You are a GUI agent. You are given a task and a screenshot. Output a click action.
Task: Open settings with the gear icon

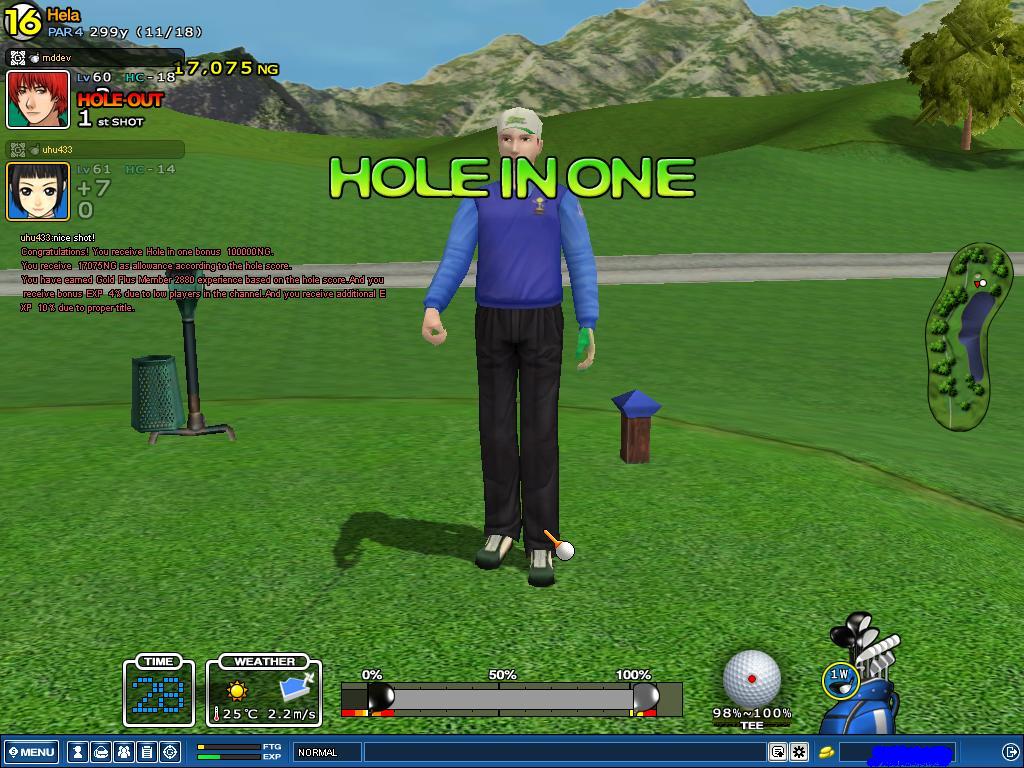coord(799,752)
